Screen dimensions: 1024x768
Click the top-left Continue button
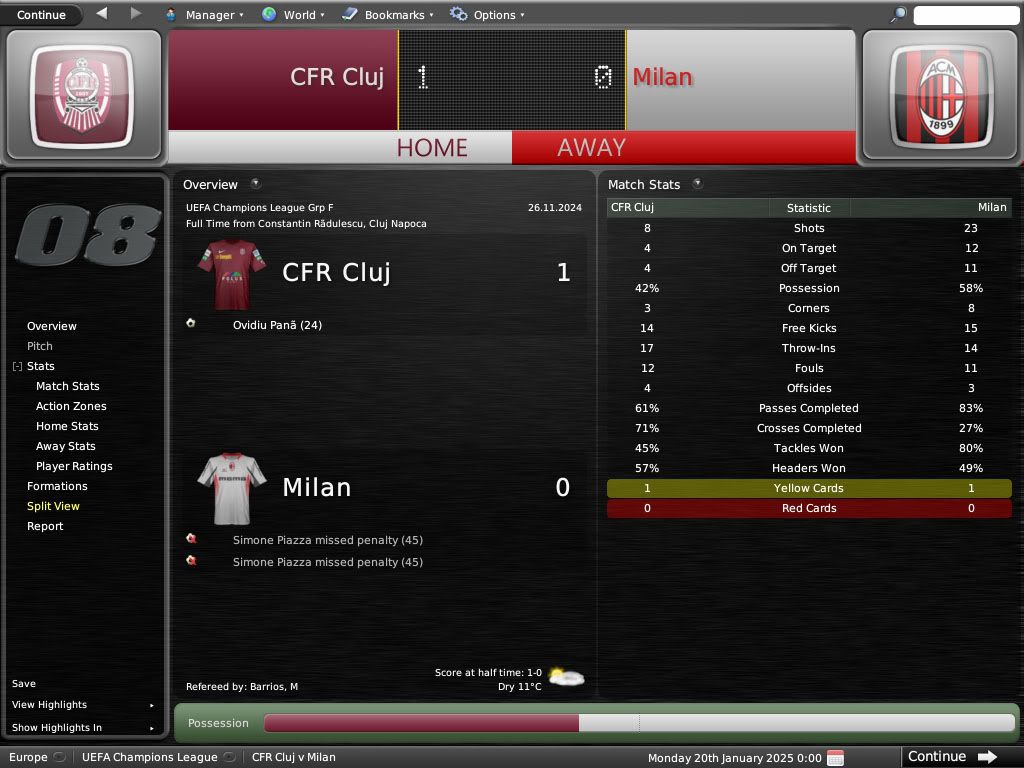42,15
